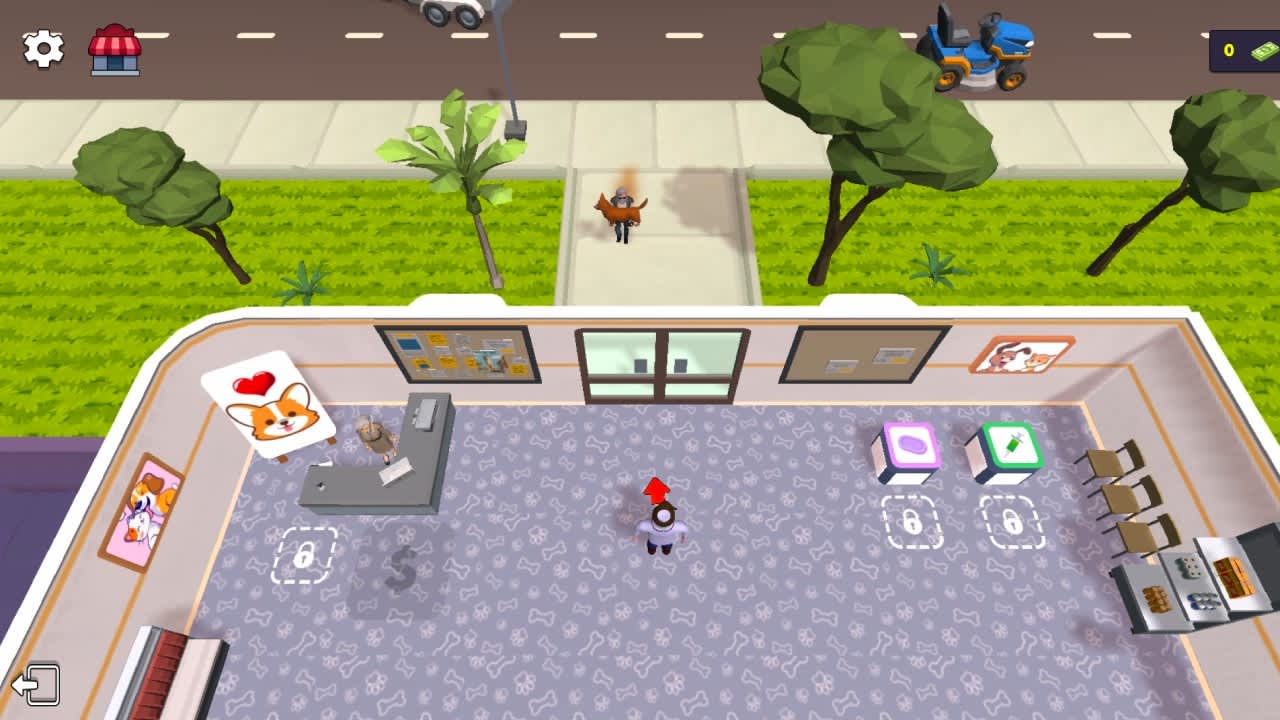Click the red arrow above the player

tap(657, 490)
